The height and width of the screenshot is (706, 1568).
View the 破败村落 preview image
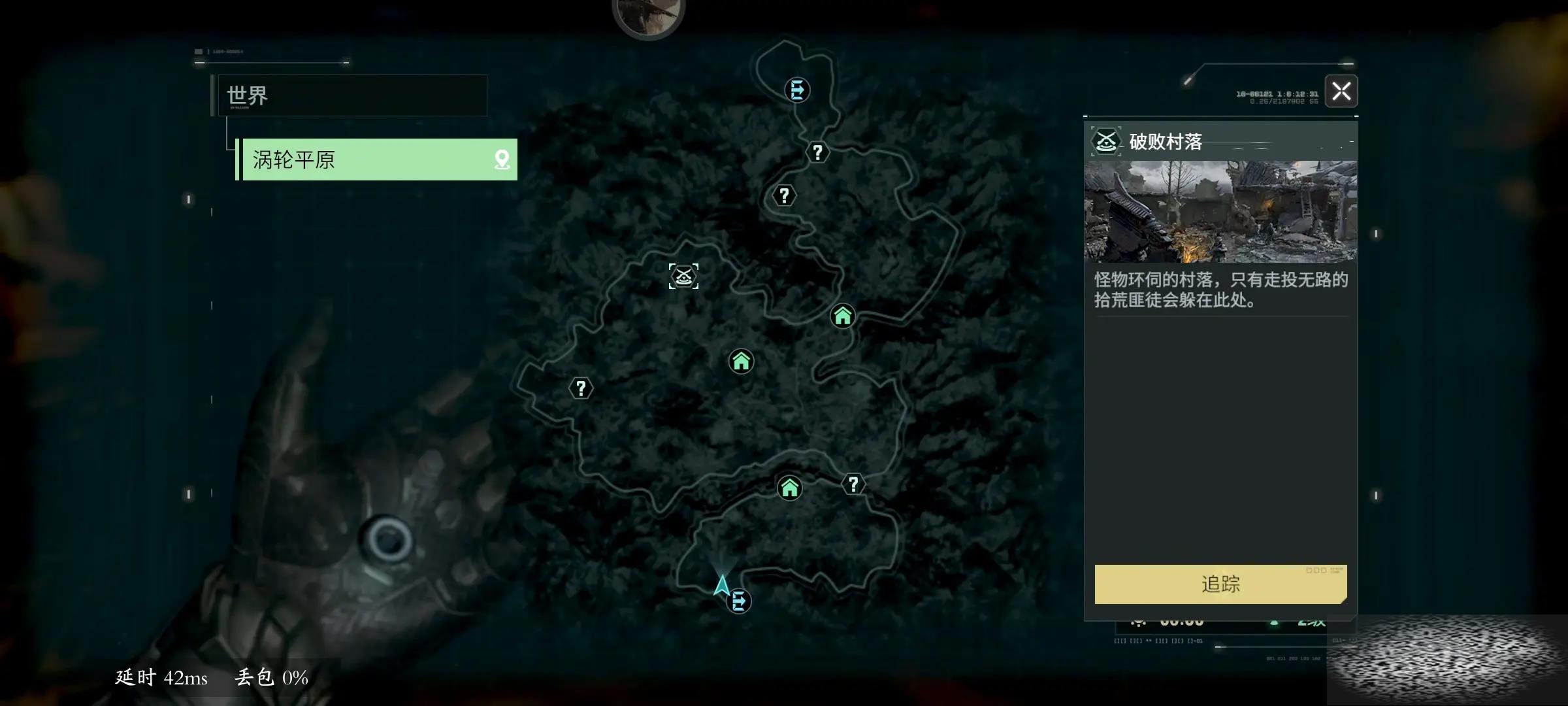1220,211
